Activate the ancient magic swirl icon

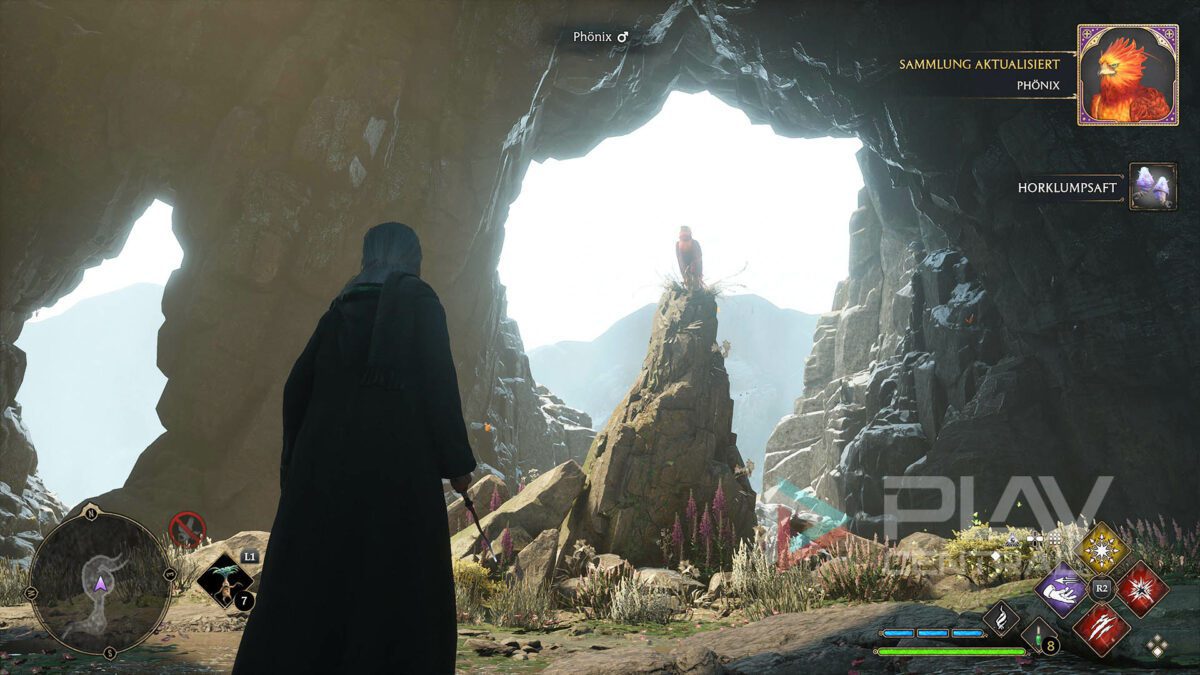(1001, 618)
